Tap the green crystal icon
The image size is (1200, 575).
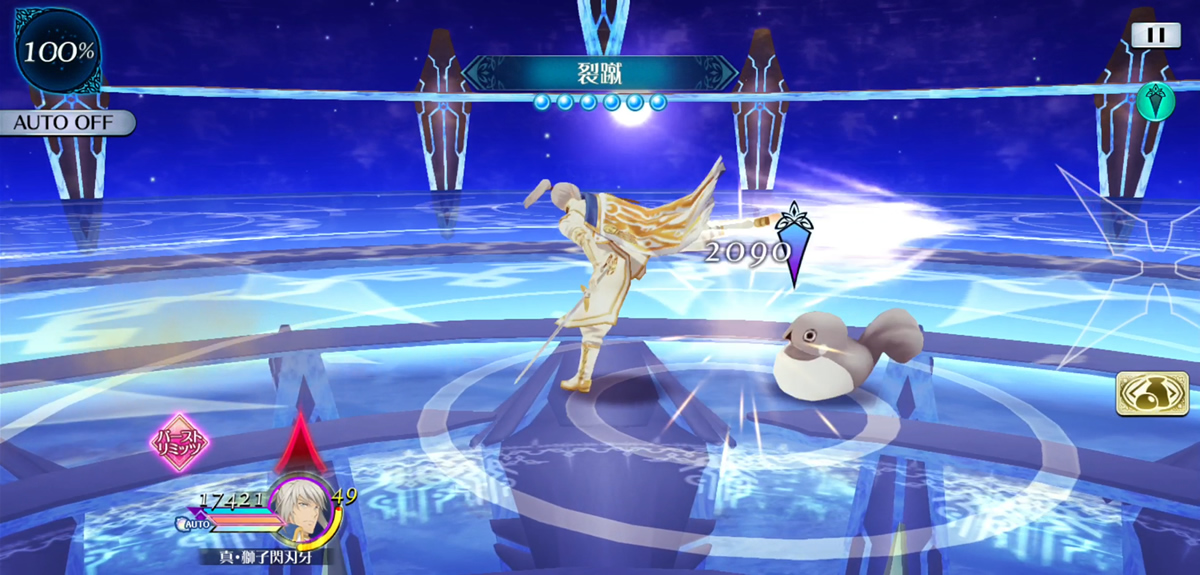click(1154, 101)
